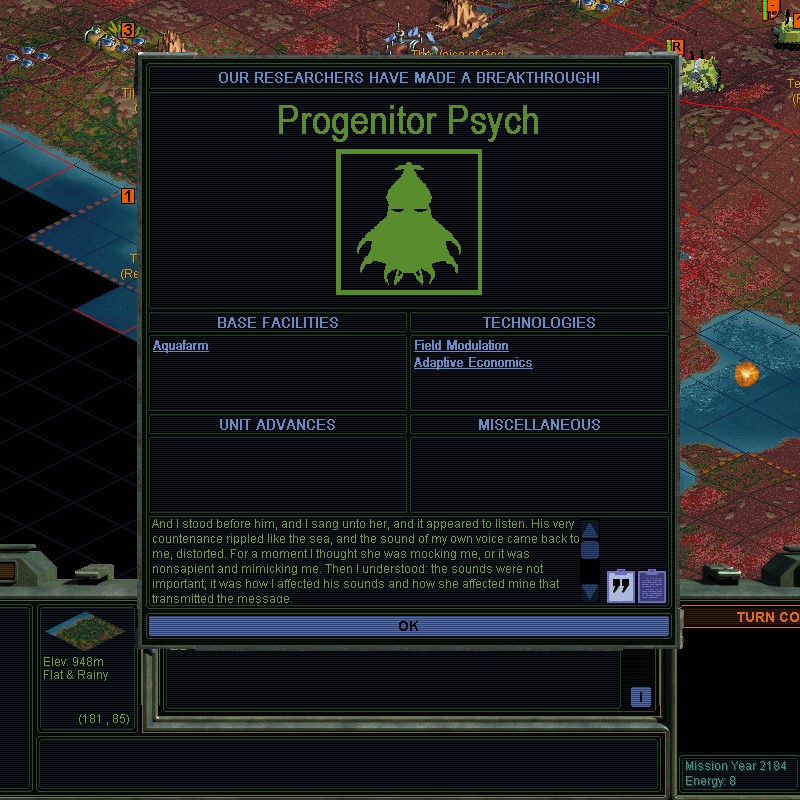The width and height of the screenshot is (800, 800).
Task: Click the small info button in the message panel
Action: 641,697
